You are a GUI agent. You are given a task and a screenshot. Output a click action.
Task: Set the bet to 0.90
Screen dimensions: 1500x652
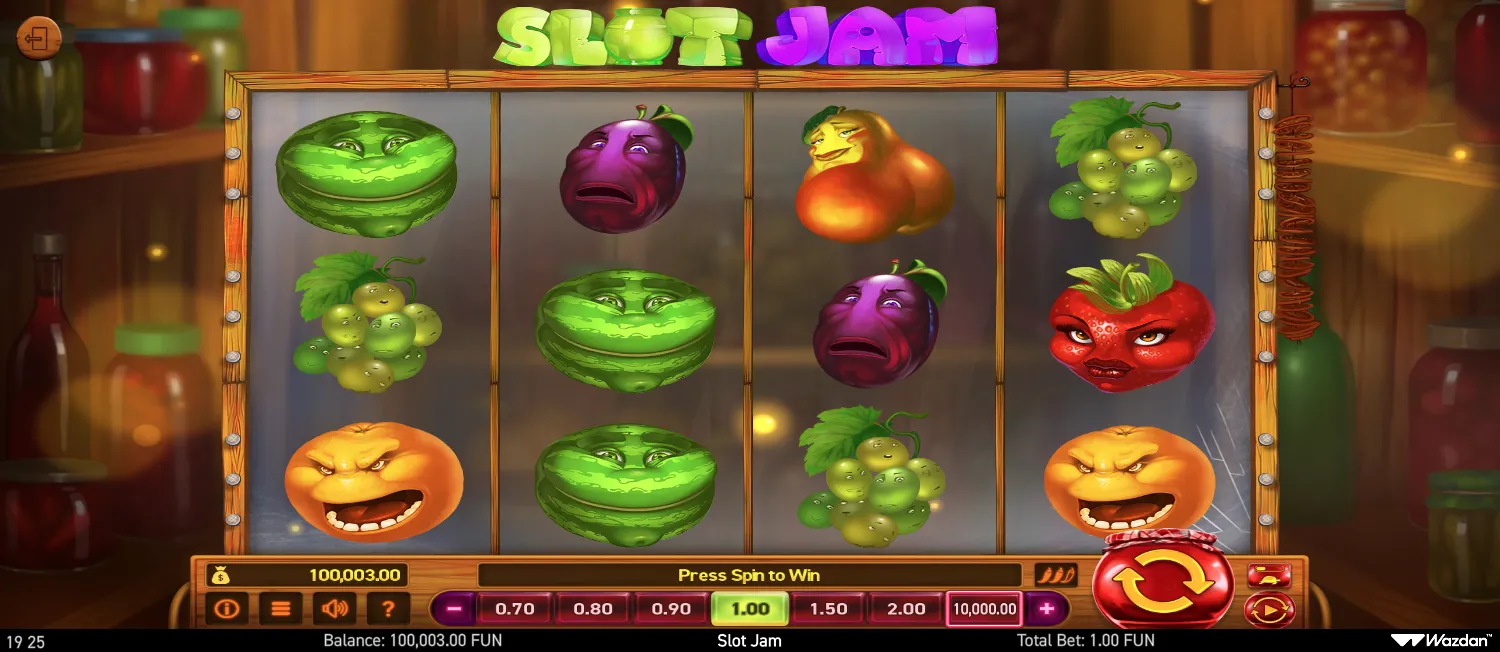pyautogui.click(x=671, y=608)
